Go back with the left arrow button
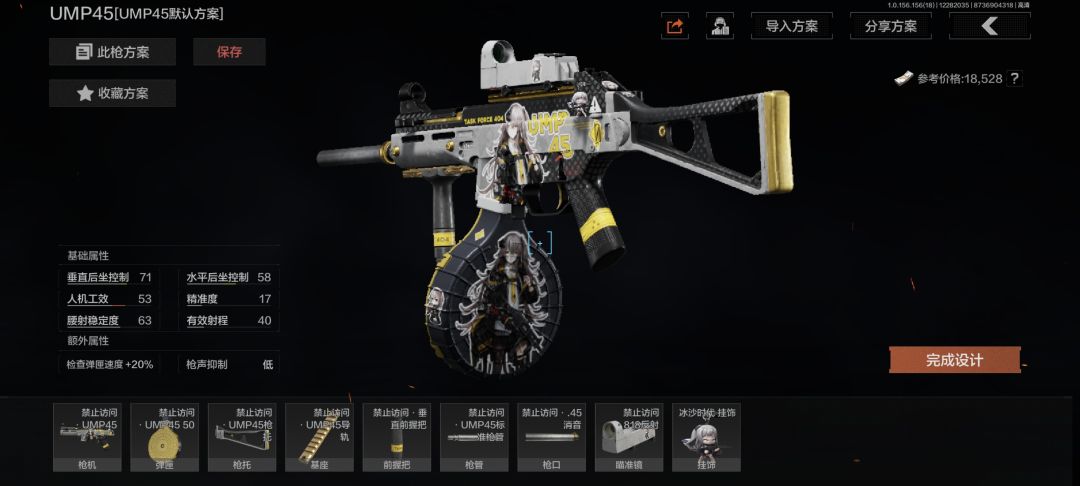 989,26
